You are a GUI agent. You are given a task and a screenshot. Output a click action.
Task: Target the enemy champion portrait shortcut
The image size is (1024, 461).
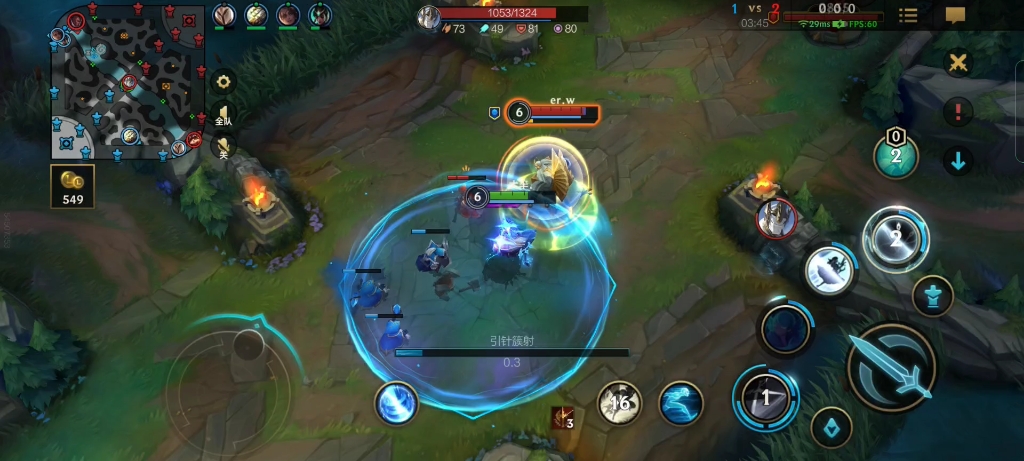(775, 219)
